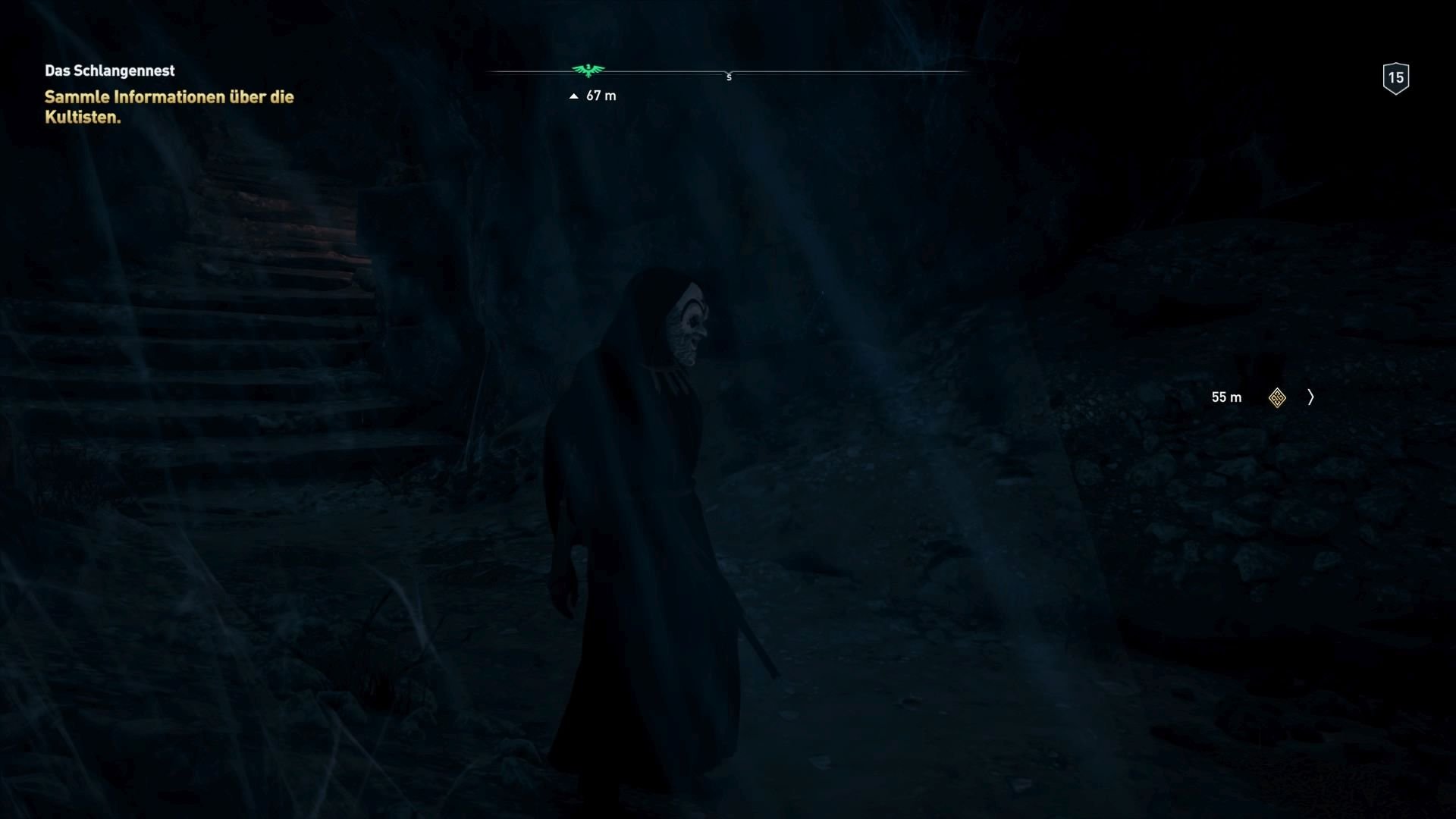Select the green Ikaros eagle icon on the compass
The height and width of the screenshot is (819, 1456).
click(589, 71)
